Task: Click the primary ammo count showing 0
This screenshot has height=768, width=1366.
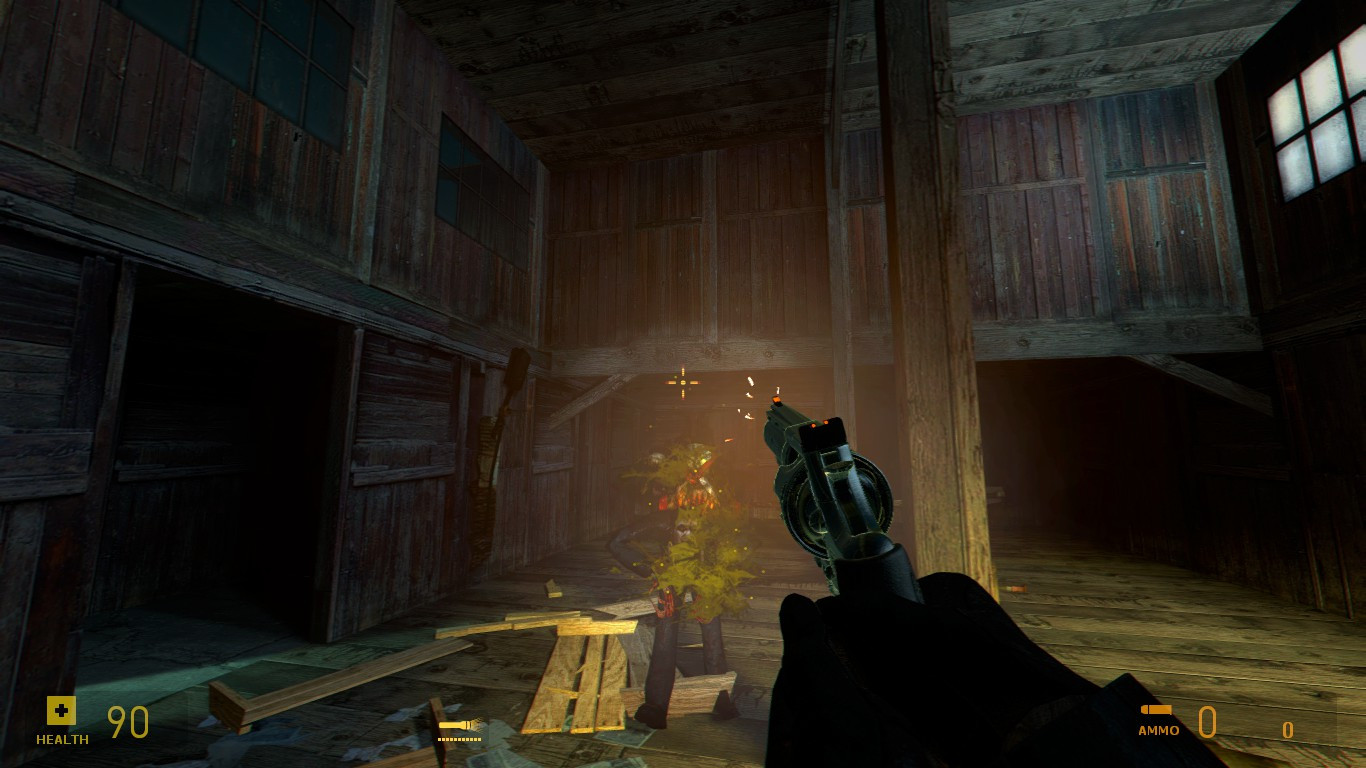Action: tap(1209, 722)
